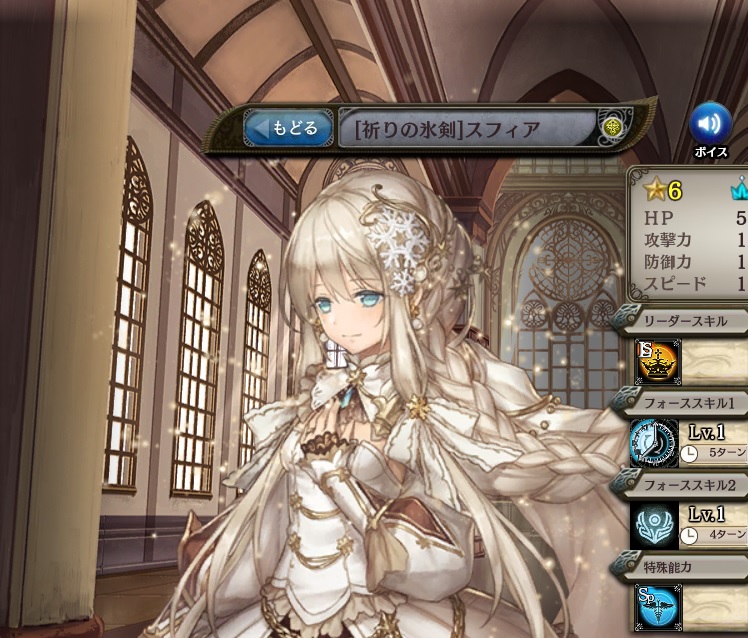Click the gold emblem icon beside the character name
748x638 pixels.
[612, 128]
